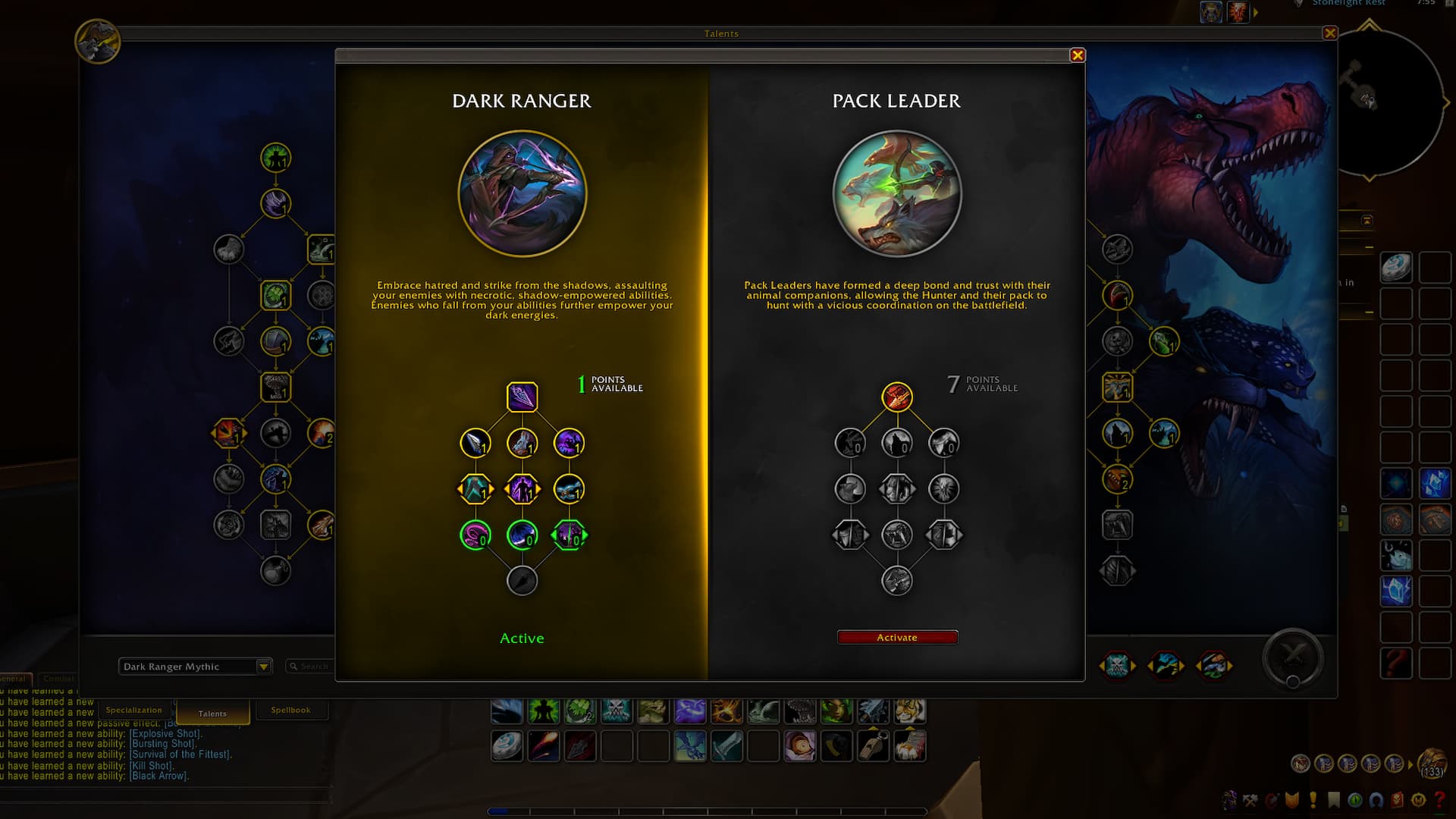1456x819 pixels.
Task: Open Achievements via the golden shield icon
Action: 1291,800
